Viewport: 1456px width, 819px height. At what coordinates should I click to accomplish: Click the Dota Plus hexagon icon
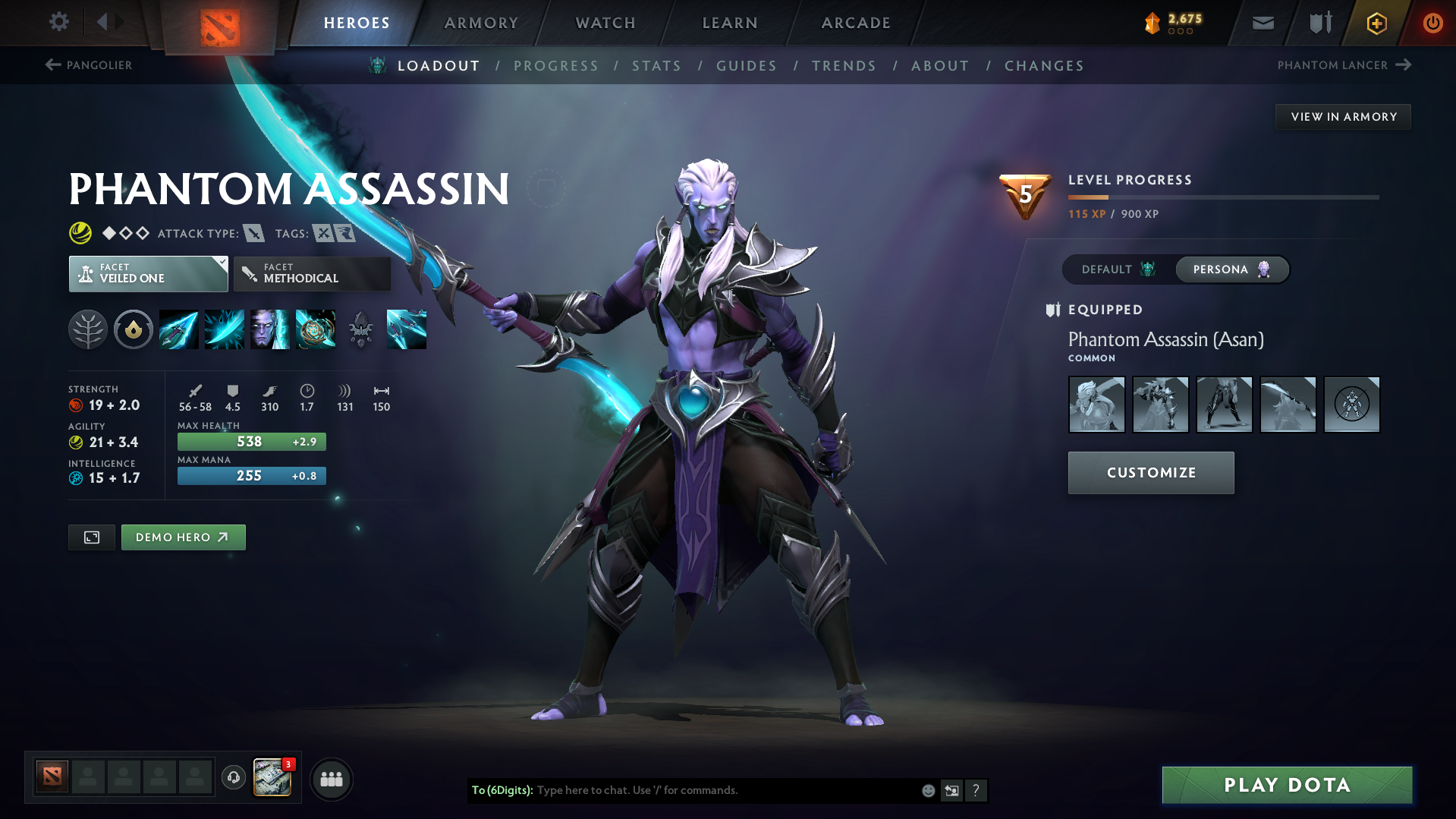click(x=1376, y=22)
